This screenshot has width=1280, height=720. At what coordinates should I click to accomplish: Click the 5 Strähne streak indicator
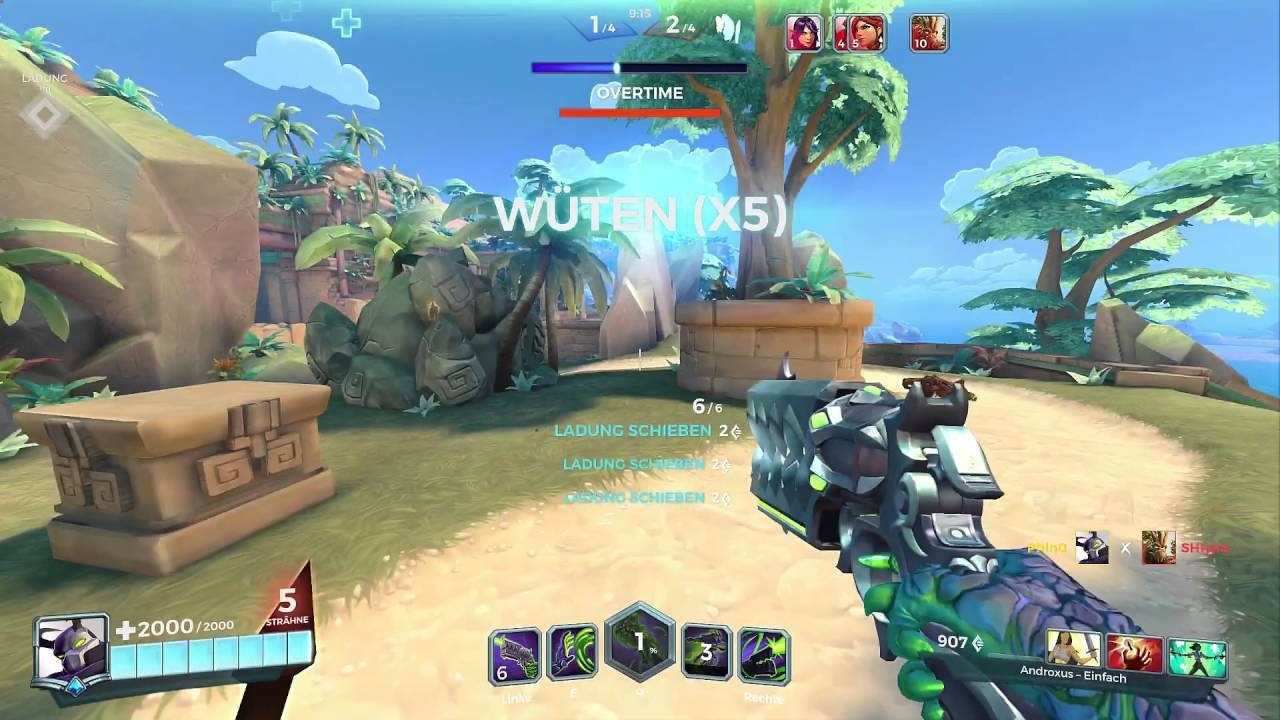click(285, 607)
